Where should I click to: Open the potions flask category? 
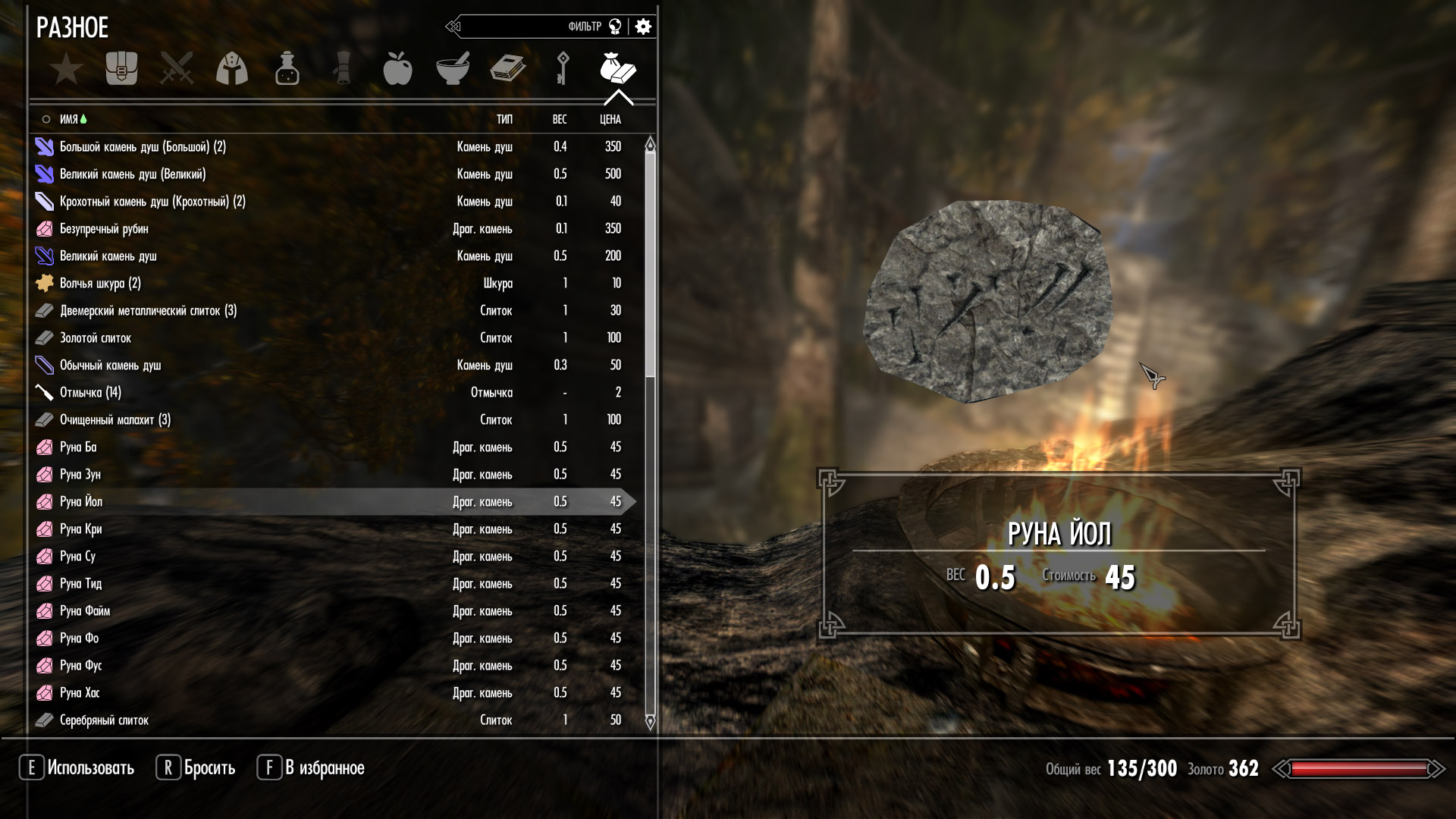[287, 69]
